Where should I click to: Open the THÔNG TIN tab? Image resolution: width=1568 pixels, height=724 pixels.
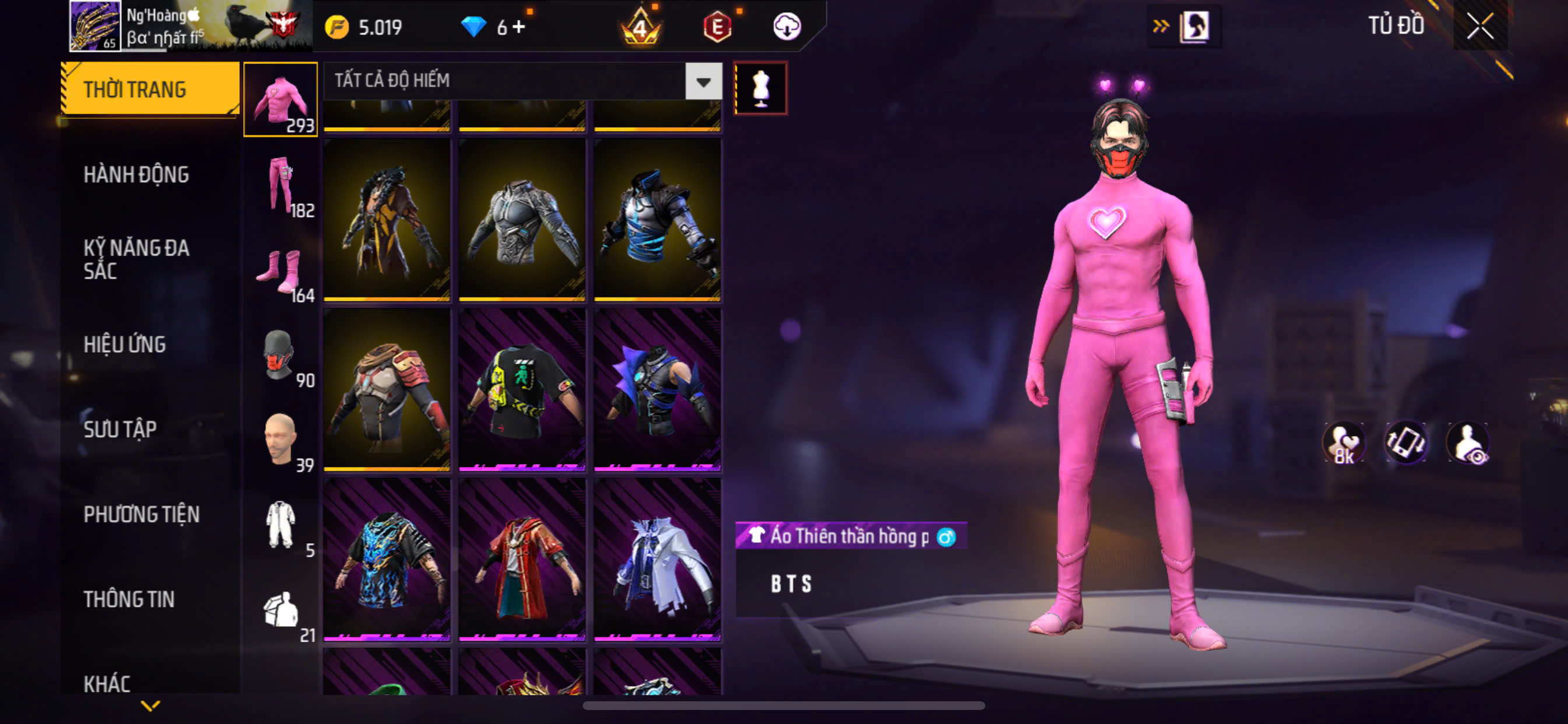point(129,599)
